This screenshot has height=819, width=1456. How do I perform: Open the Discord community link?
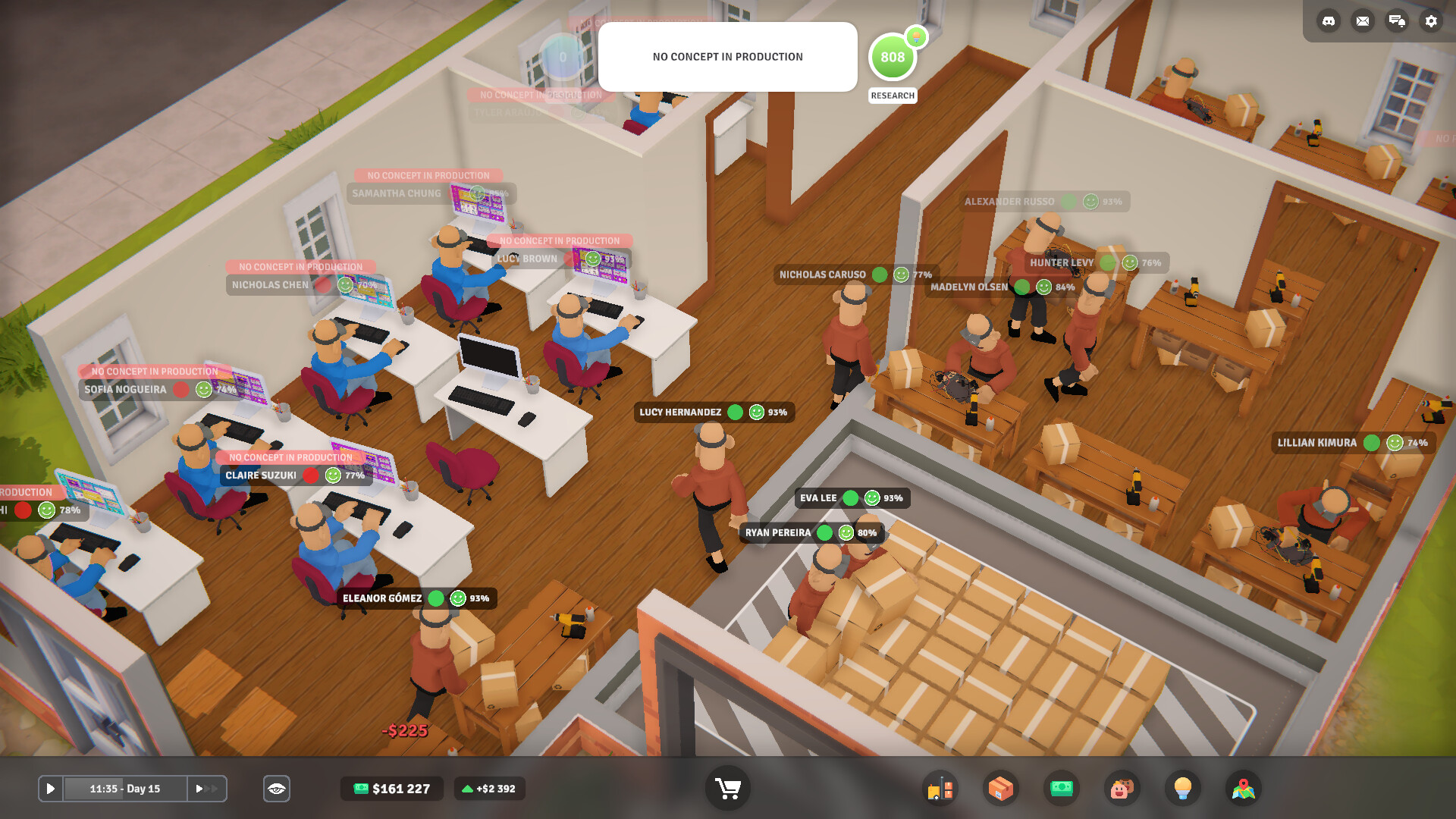pos(1328,21)
